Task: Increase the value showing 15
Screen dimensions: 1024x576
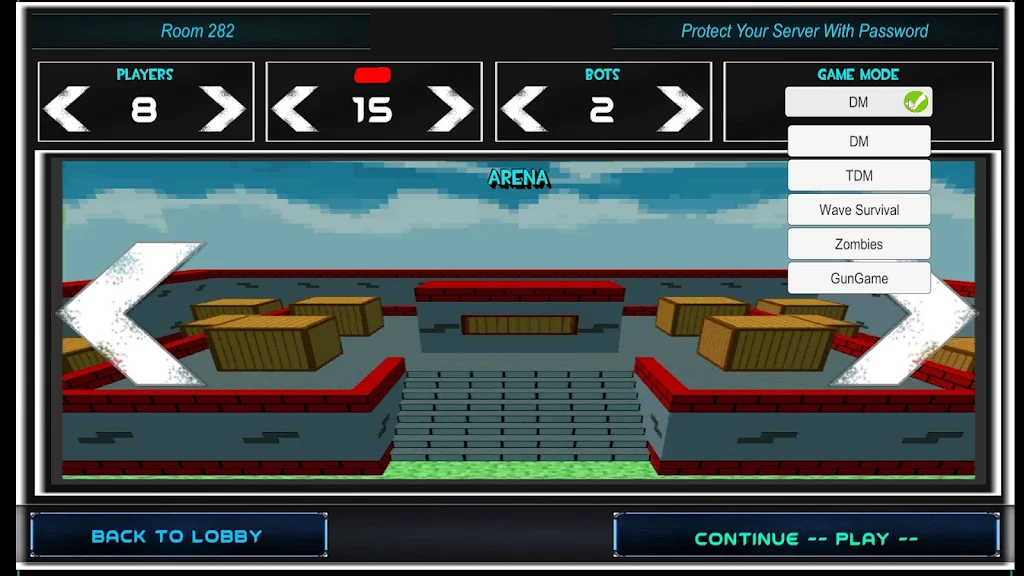Action: [450, 109]
